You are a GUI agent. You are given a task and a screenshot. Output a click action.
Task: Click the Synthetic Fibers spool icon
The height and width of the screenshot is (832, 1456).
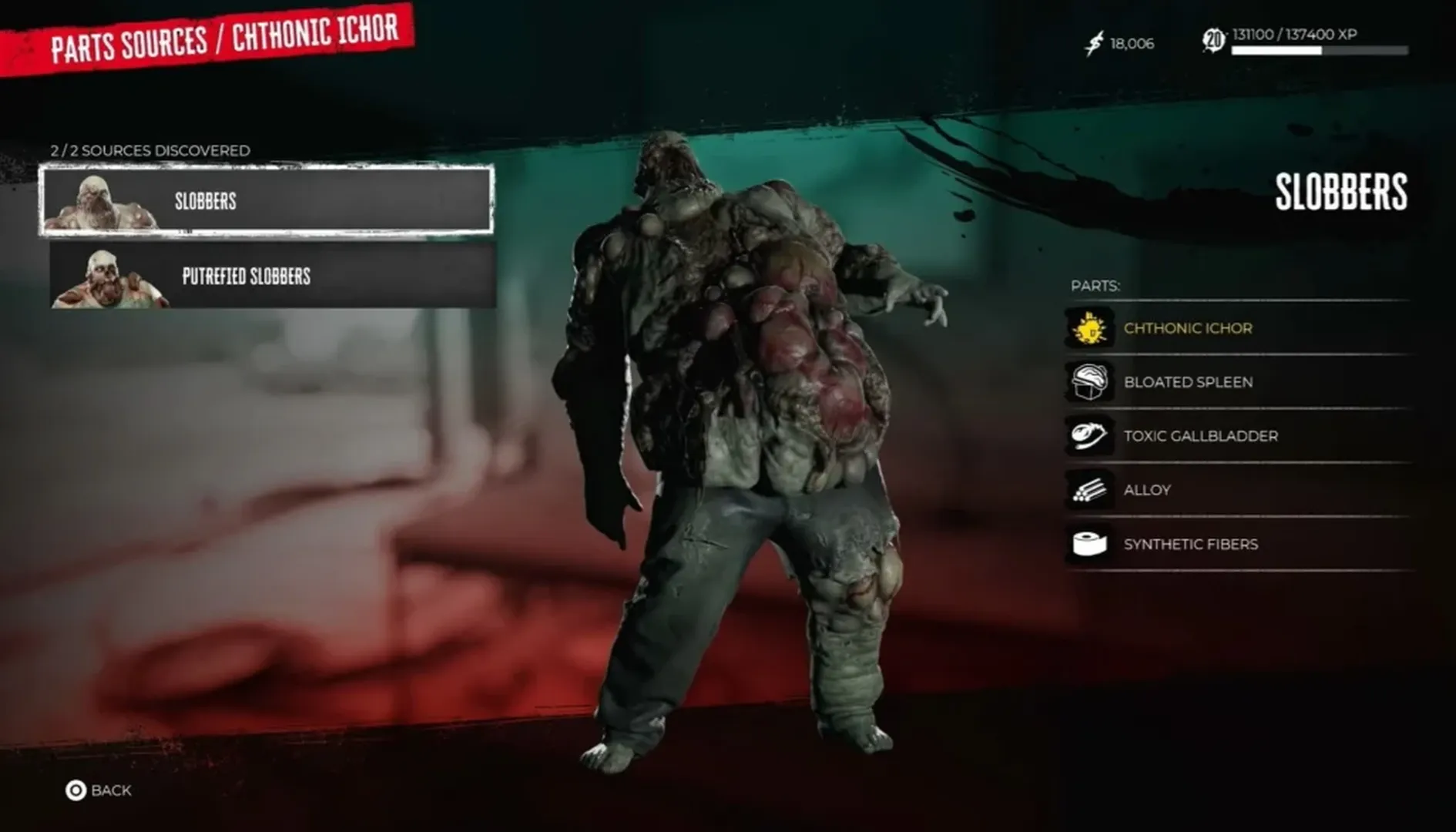tap(1089, 543)
